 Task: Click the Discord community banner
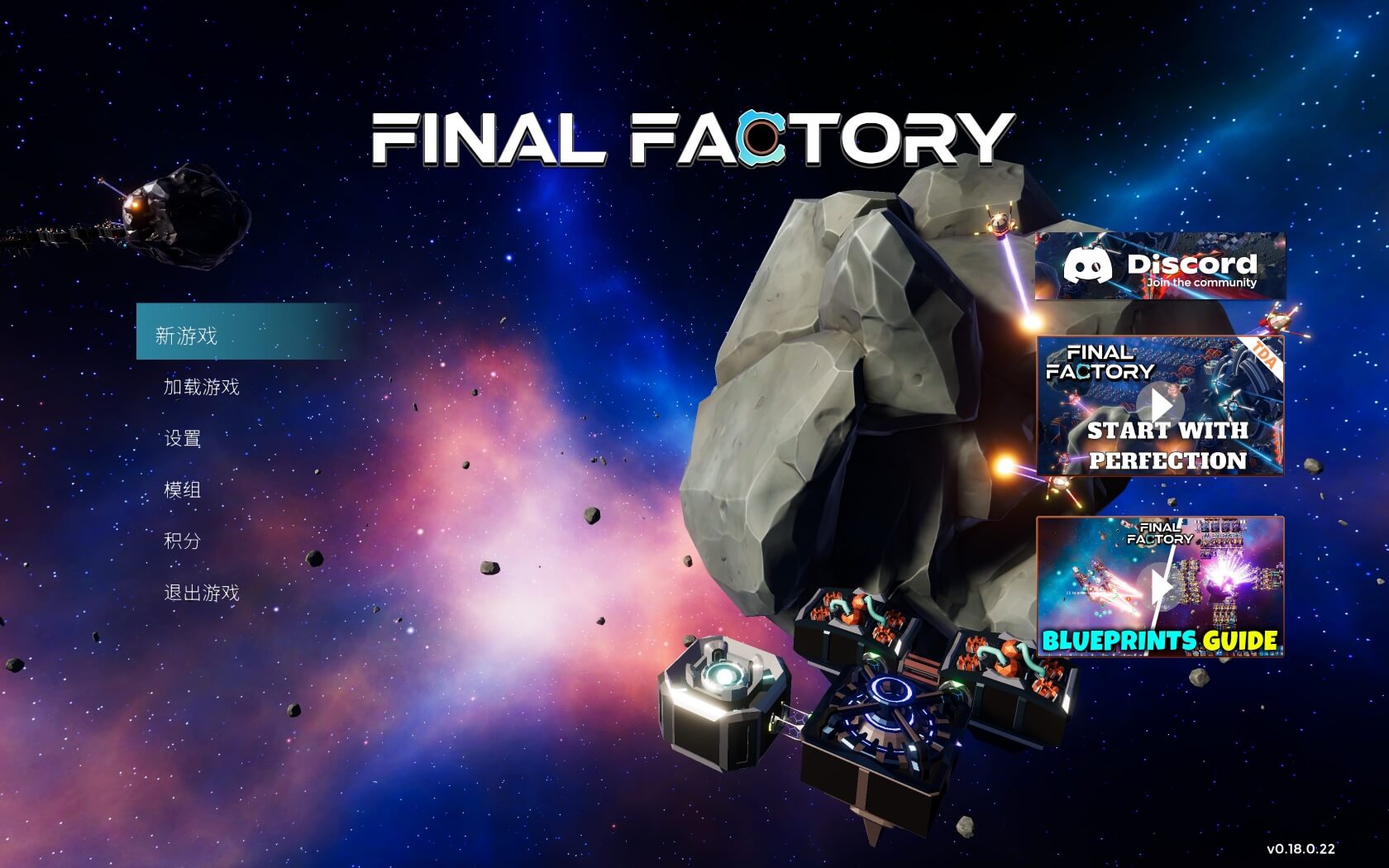[1159, 266]
